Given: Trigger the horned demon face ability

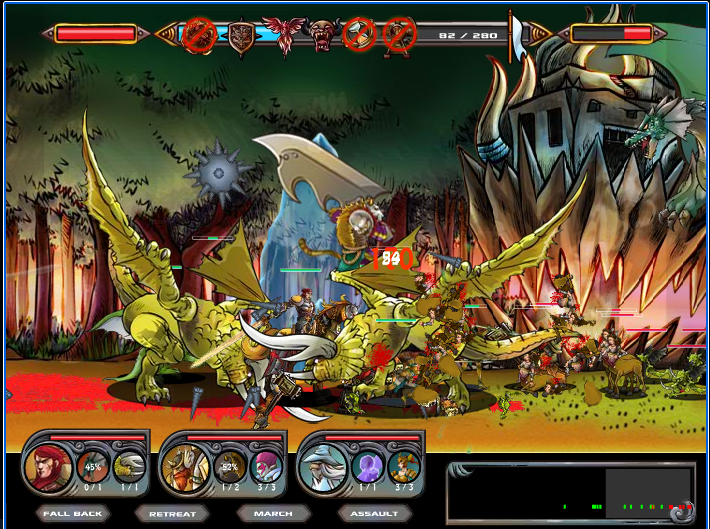Looking at the screenshot, I should point(322,35).
